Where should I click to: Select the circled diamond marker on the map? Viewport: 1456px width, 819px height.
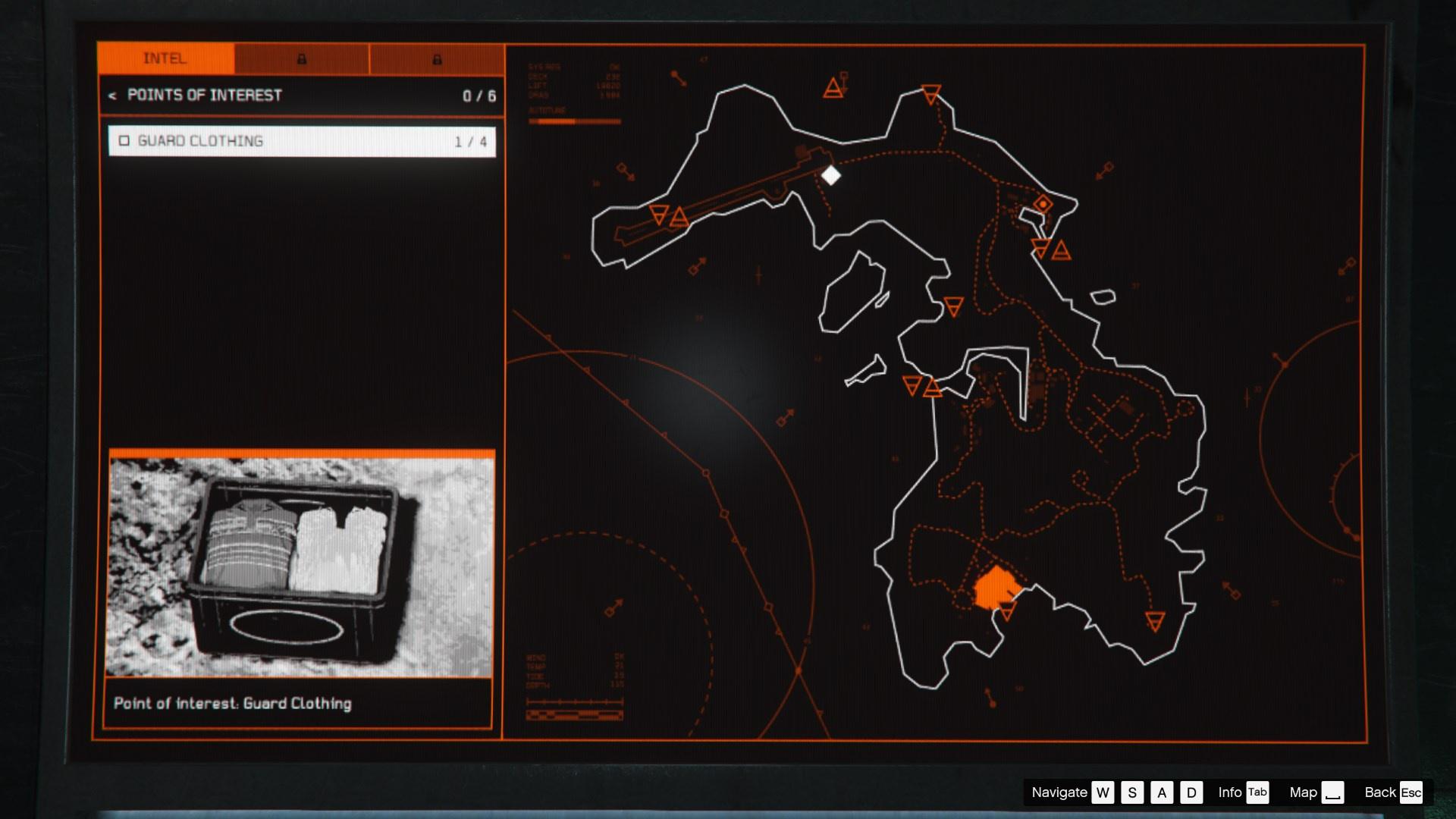[x=1043, y=204]
